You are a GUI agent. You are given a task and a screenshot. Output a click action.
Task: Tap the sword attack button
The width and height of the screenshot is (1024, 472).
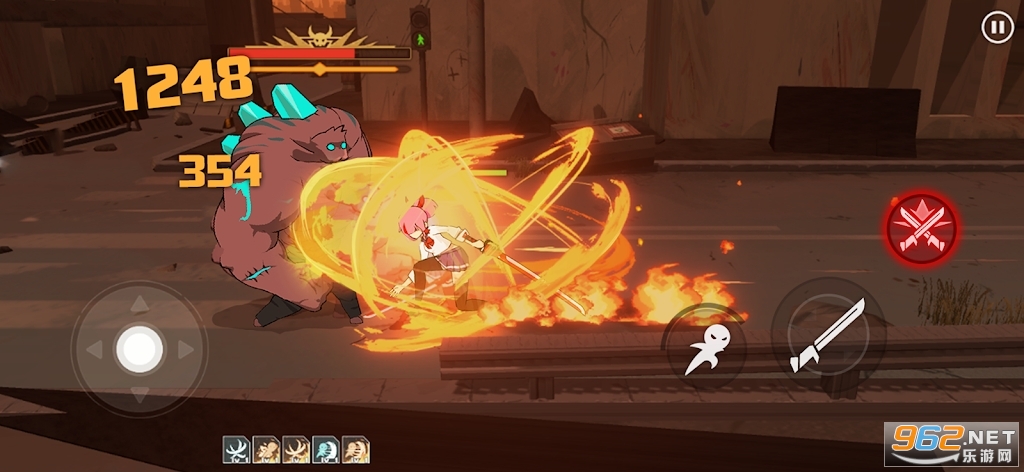[x=826, y=335]
